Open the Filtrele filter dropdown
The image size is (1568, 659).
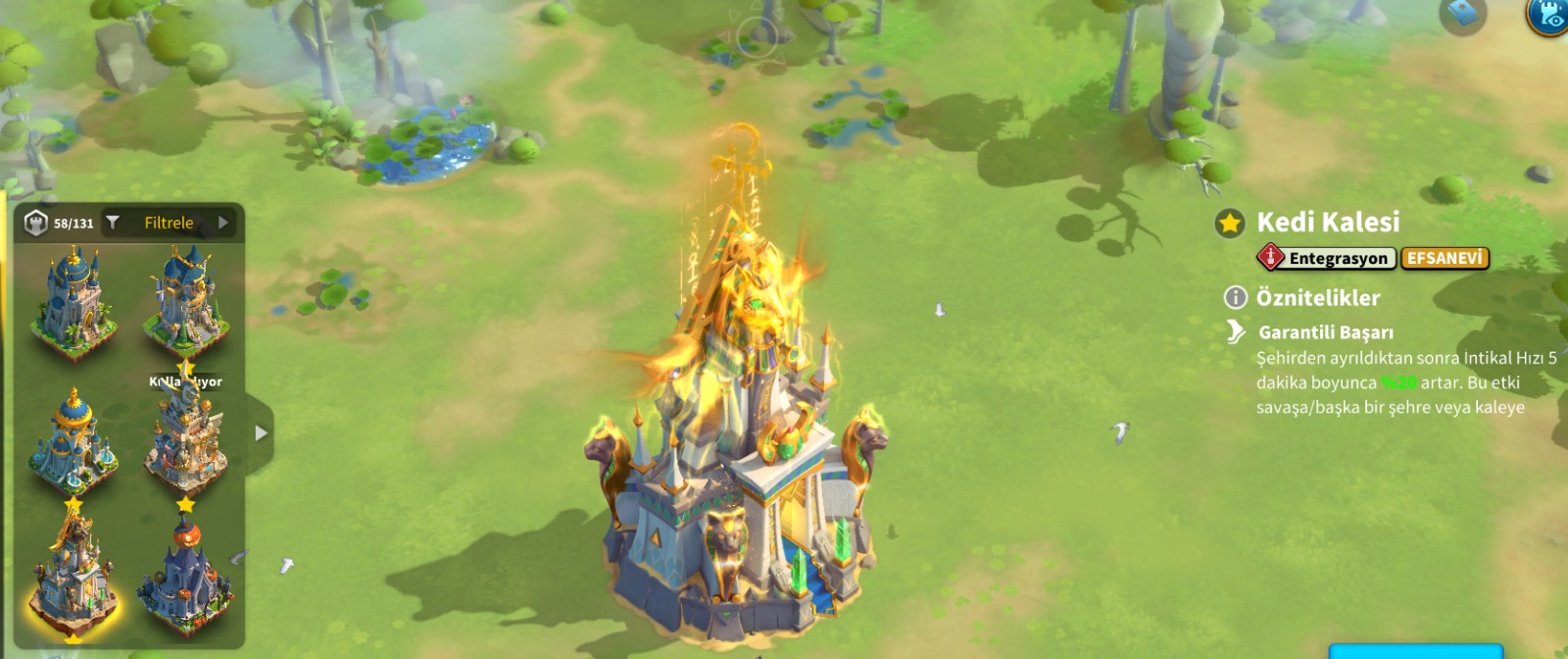pyautogui.click(x=169, y=223)
